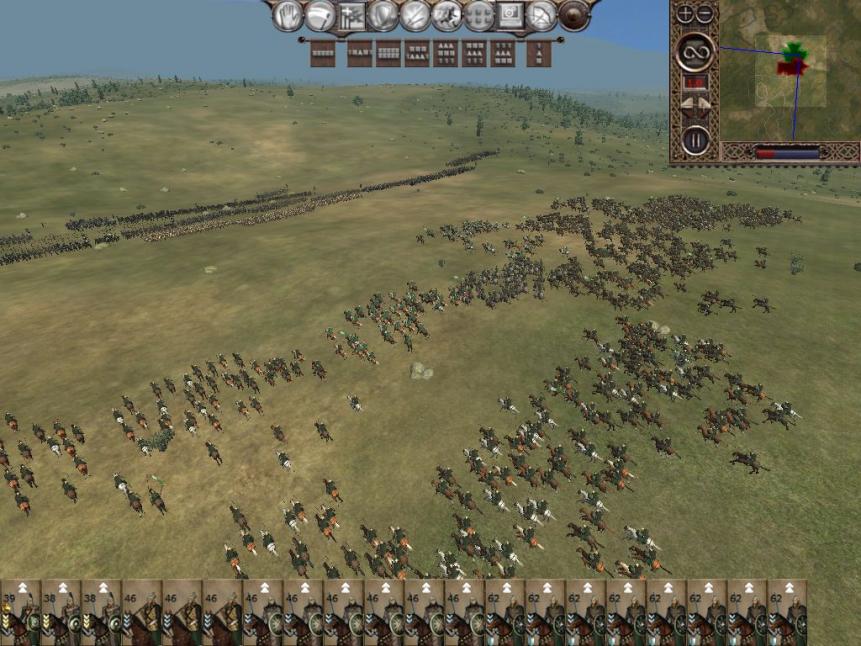Toggle the crossed swords icon
861x646 pixels.
(x=415, y=16)
